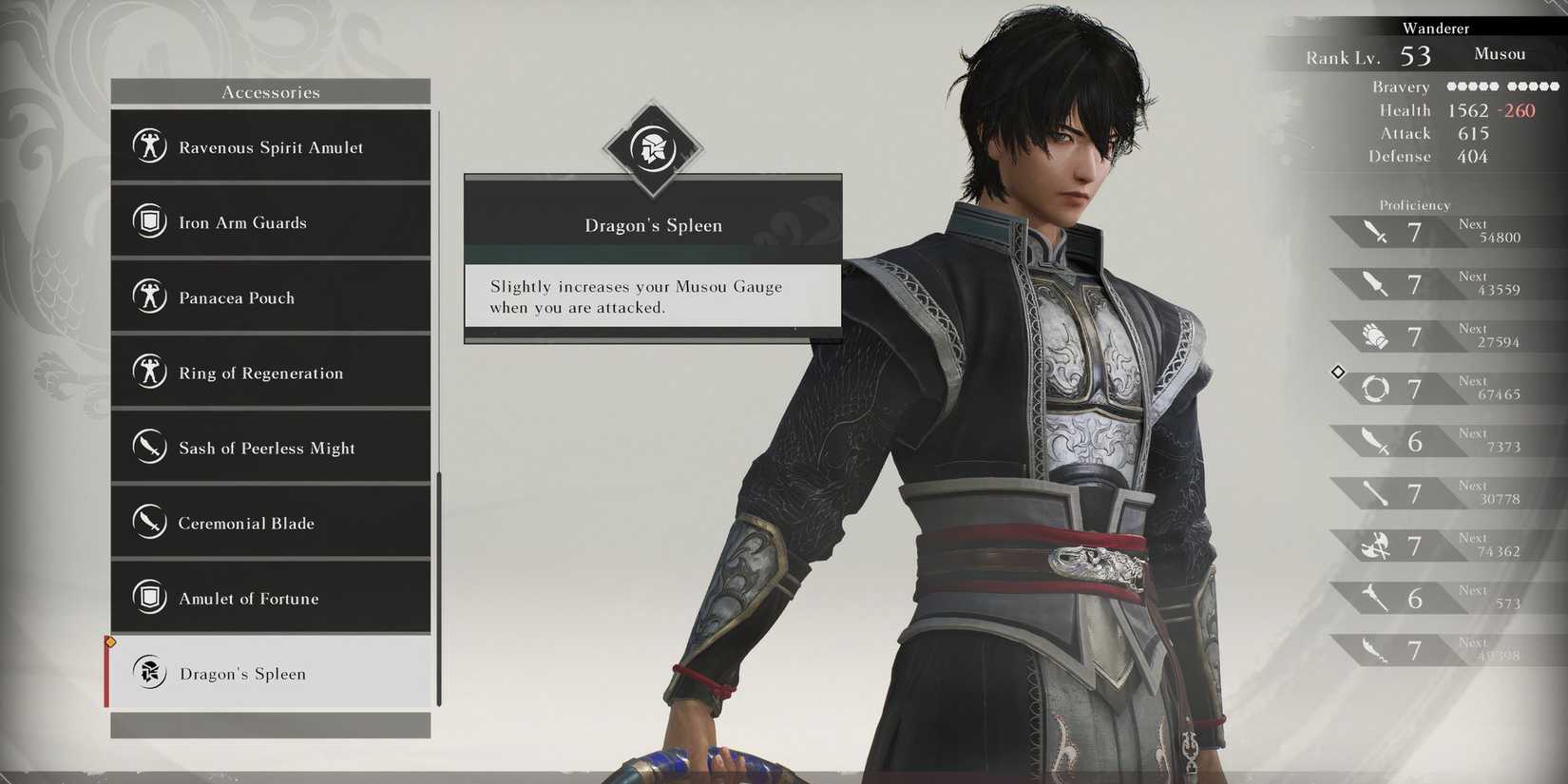Select the dagger proficiency icon
The width and height of the screenshot is (1568, 784).
pyautogui.click(x=1372, y=283)
